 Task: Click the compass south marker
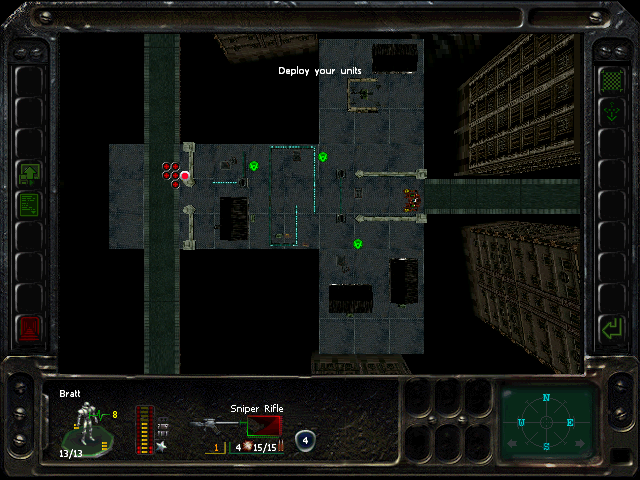[546, 446]
